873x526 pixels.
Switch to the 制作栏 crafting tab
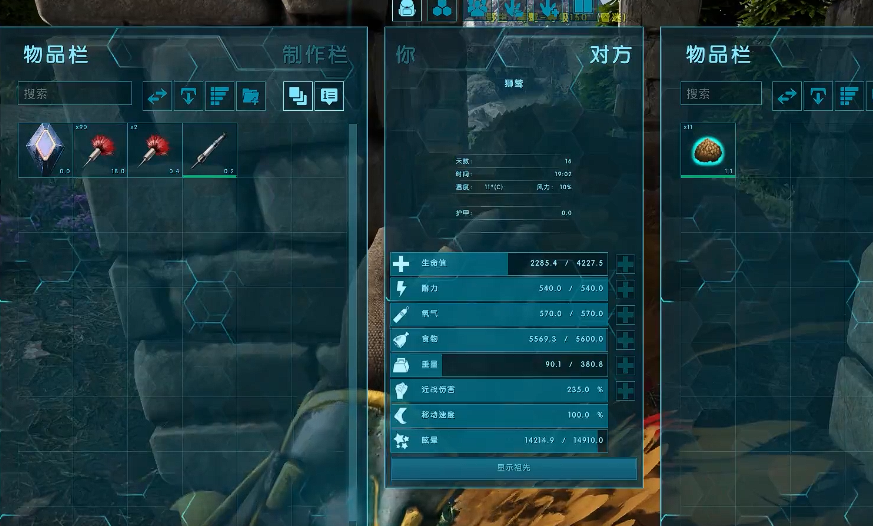coord(315,54)
